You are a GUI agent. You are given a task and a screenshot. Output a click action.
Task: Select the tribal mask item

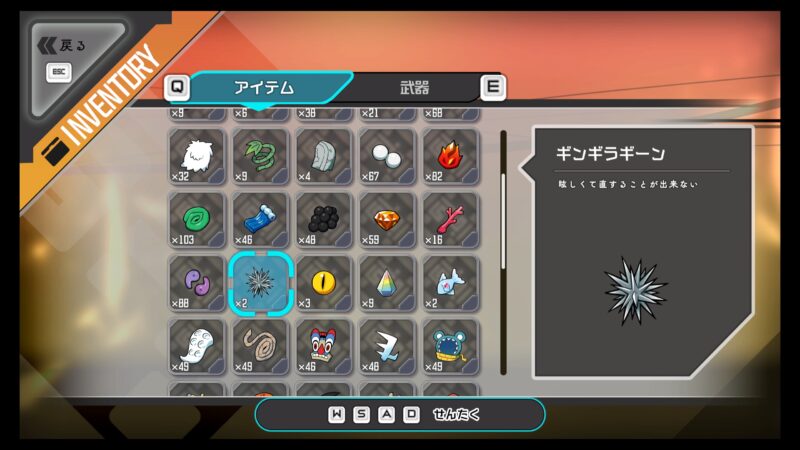[x=324, y=346]
